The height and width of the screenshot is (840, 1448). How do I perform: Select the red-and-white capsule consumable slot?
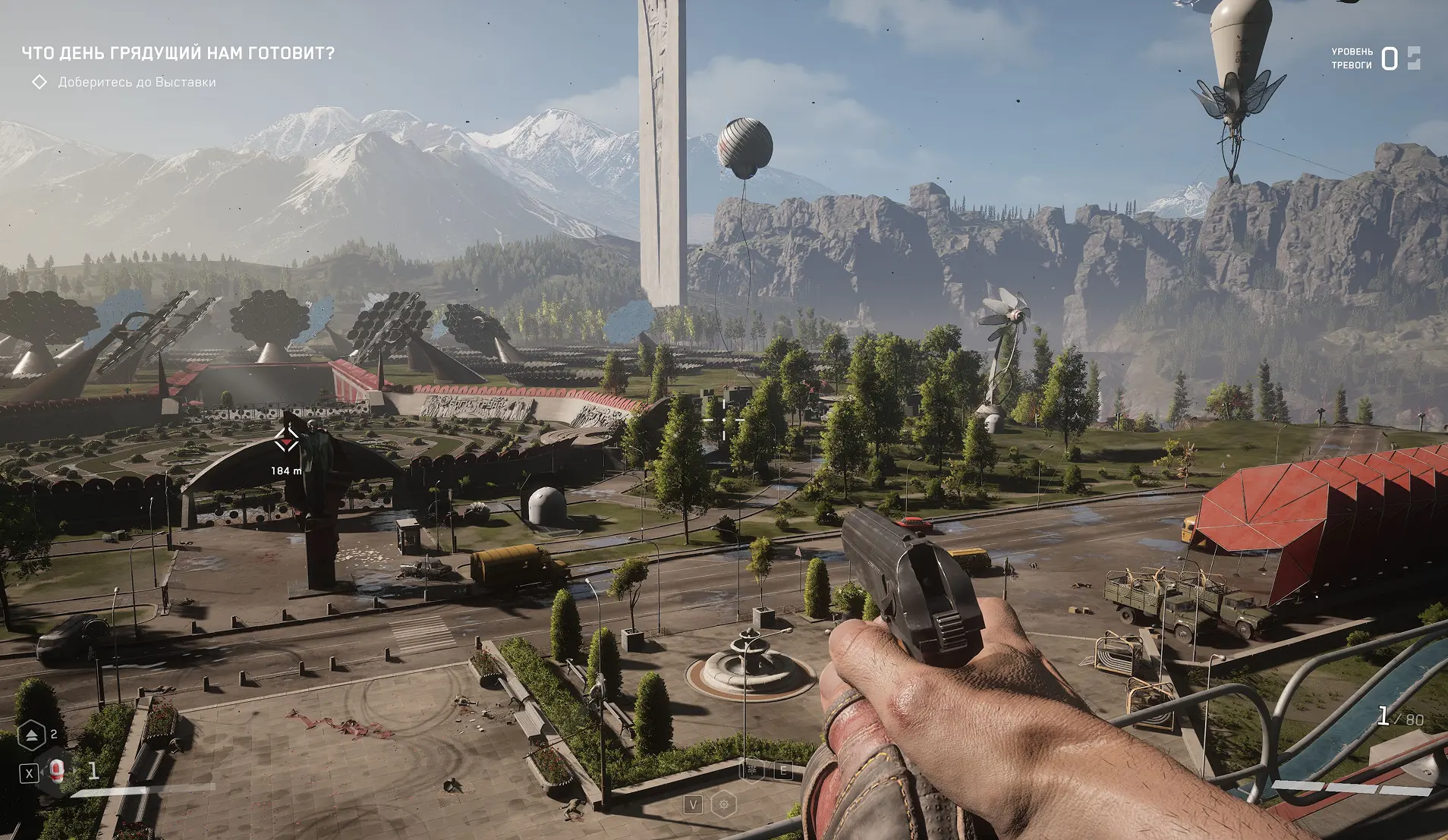pyautogui.click(x=57, y=772)
